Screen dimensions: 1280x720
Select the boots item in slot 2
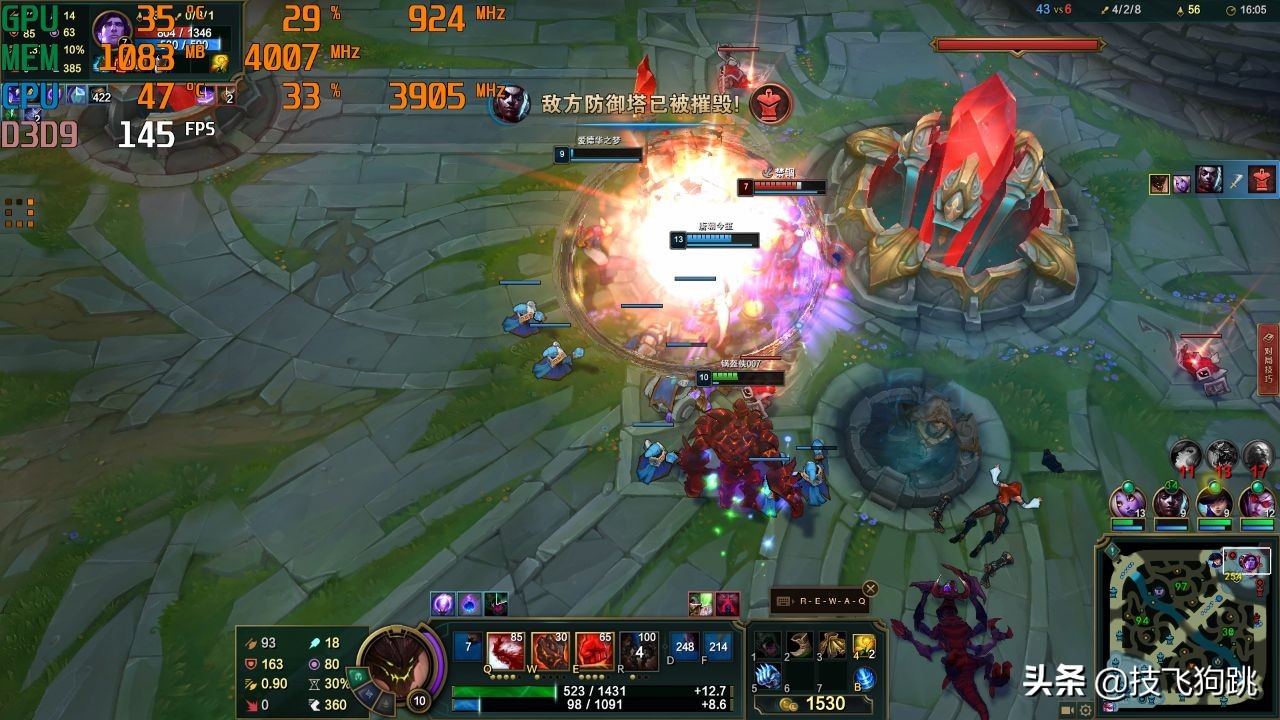pyautogui.click(x=799, y=644)
